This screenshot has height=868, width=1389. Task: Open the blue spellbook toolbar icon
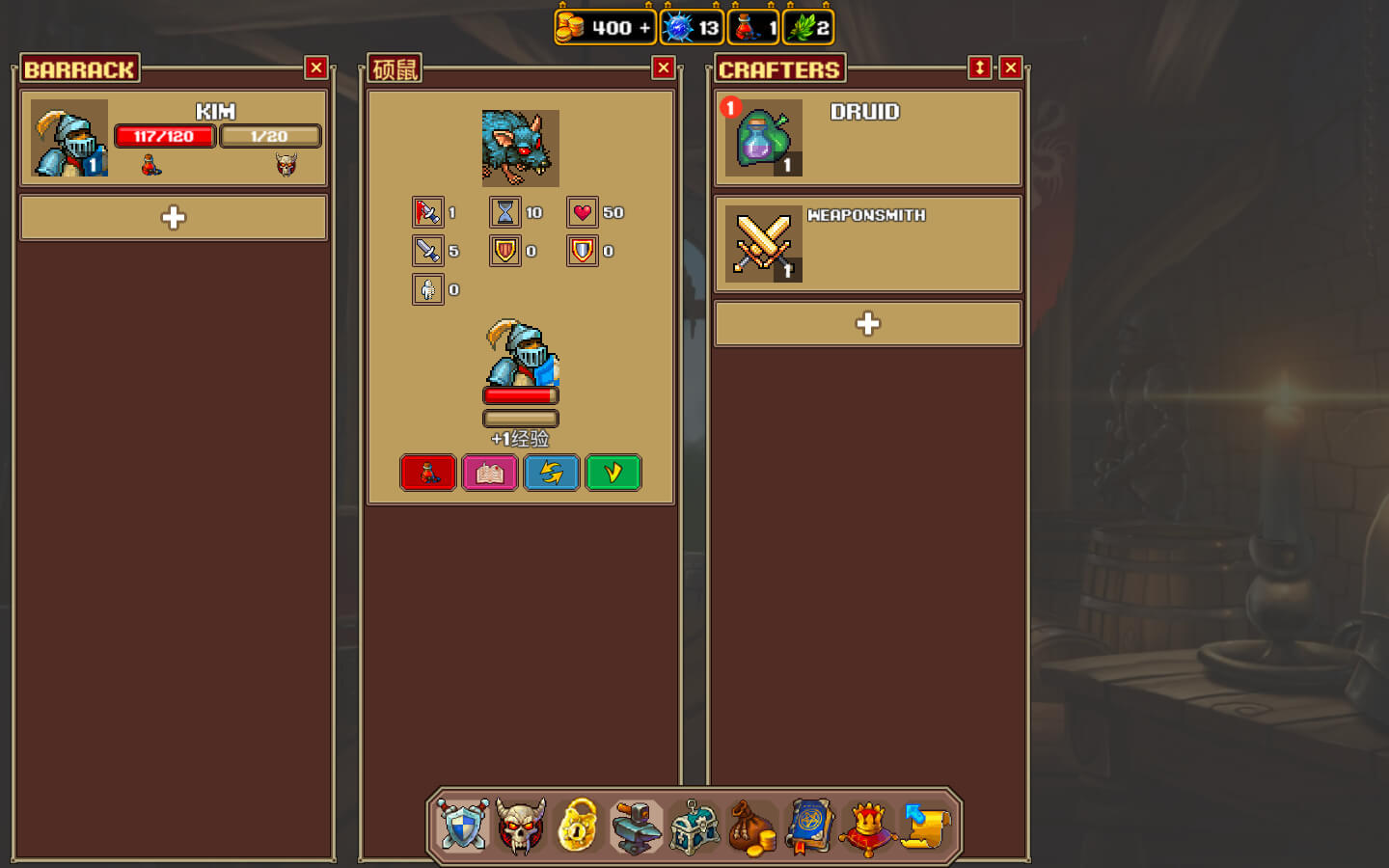810,827
